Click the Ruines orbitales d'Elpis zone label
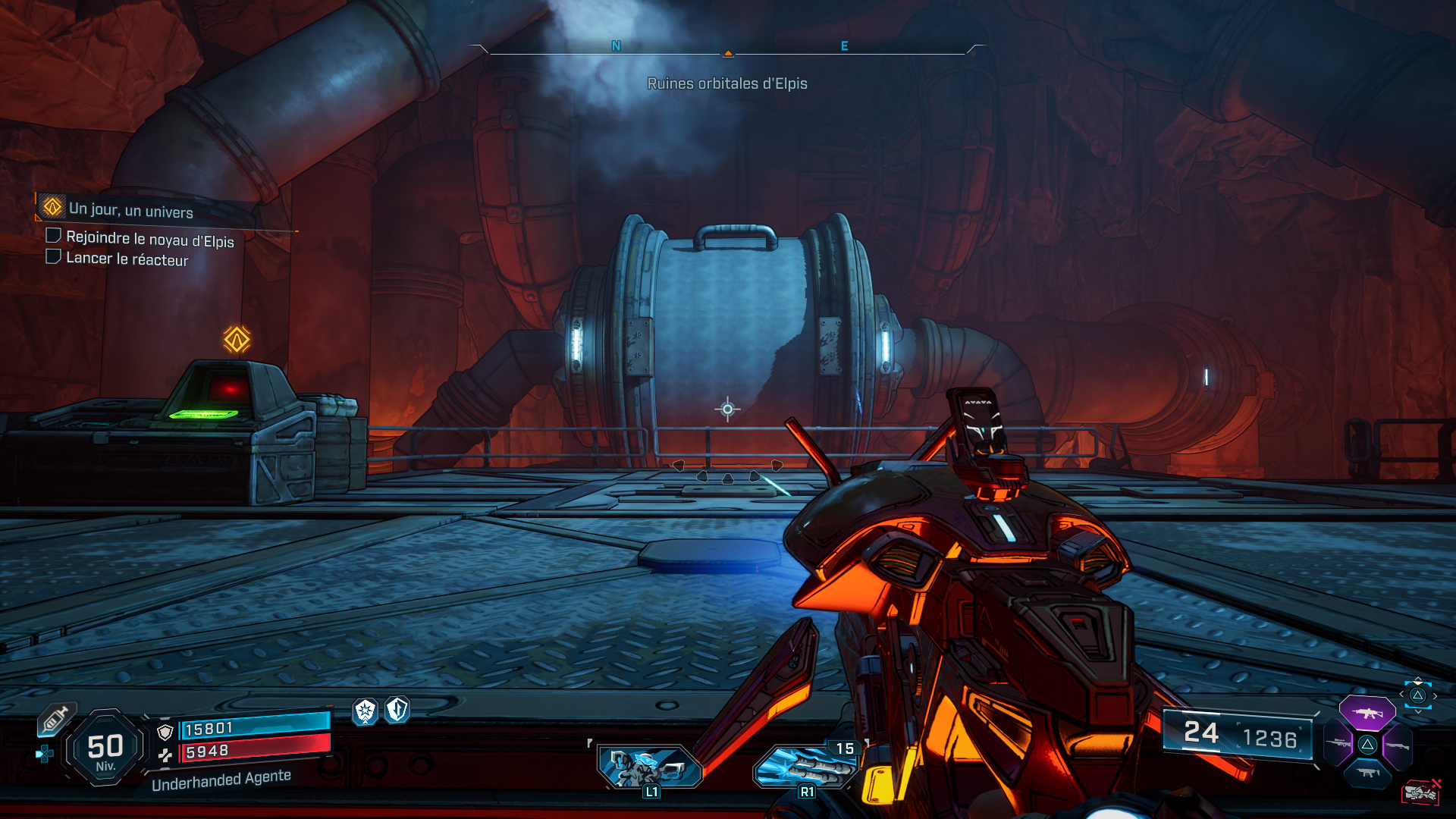The image size is (1456, 819). (728, 84)
